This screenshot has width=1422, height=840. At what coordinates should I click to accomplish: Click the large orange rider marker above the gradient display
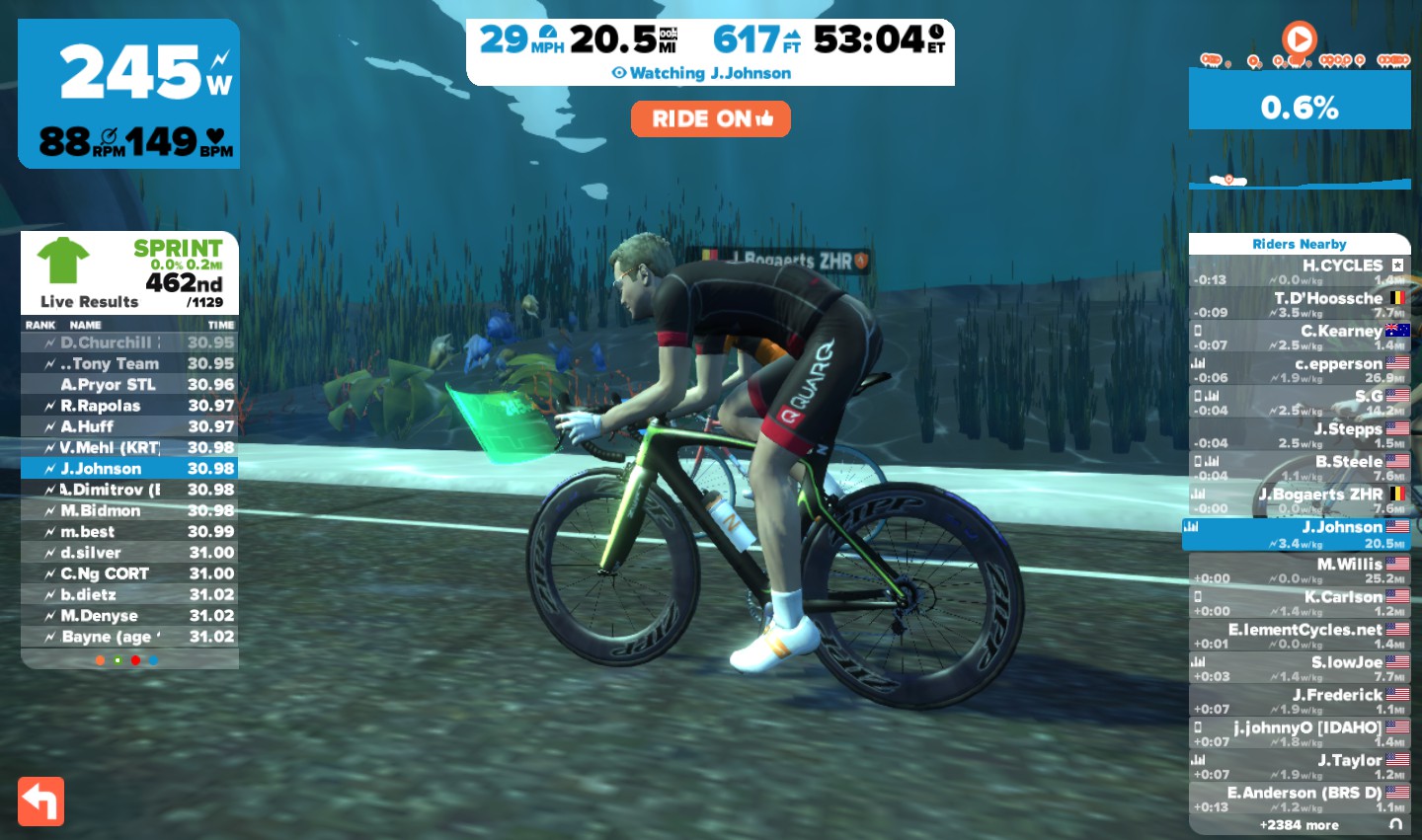pyautogui.click(x=1298, y=39)
